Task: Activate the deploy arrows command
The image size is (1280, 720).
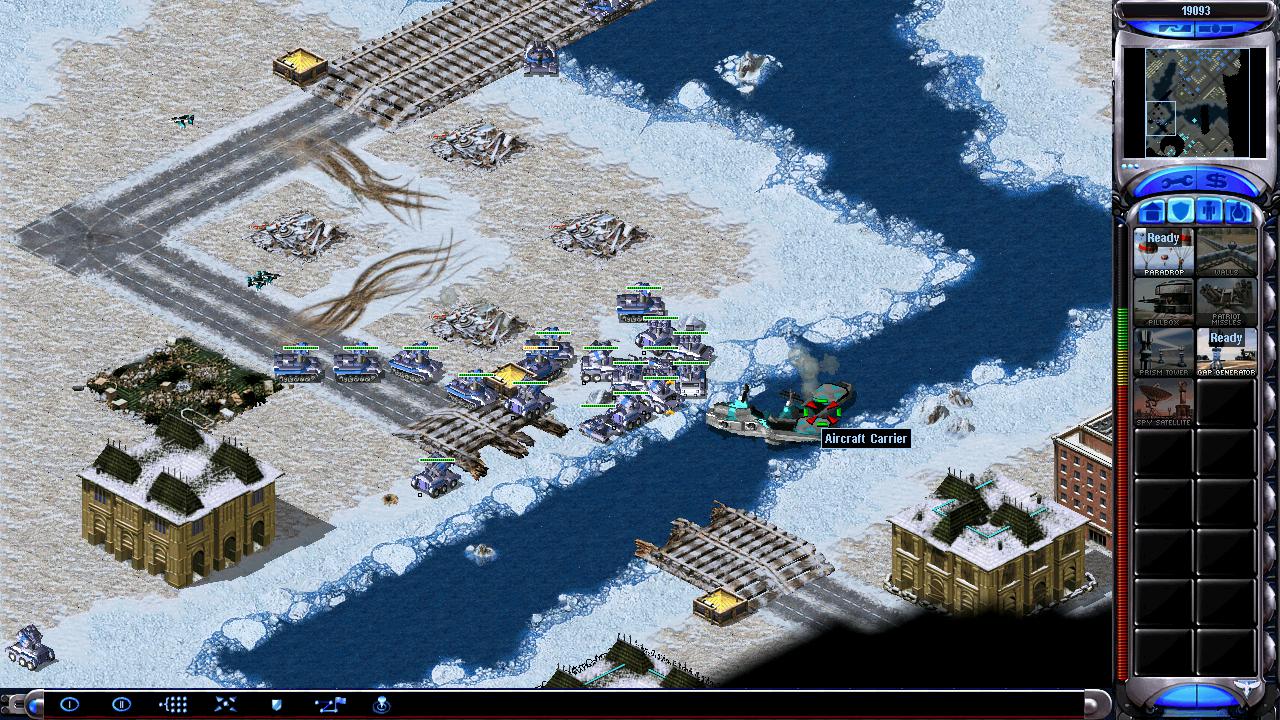Action: point(225,704)
